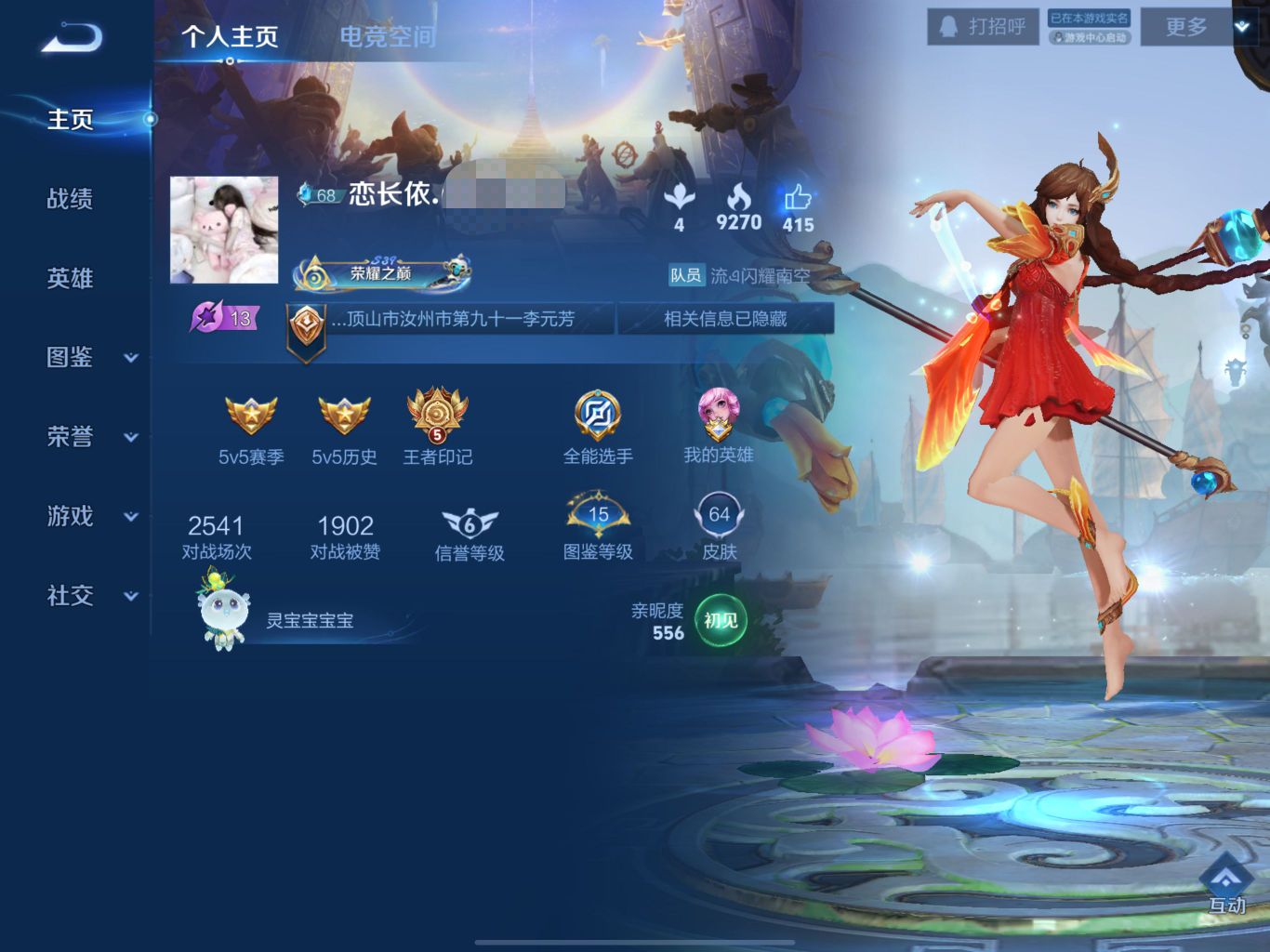The width and height of the screenshot is (1270, 952).
Task: Expand the 社交 sidebar menu
Action: (x=91, y=596)
